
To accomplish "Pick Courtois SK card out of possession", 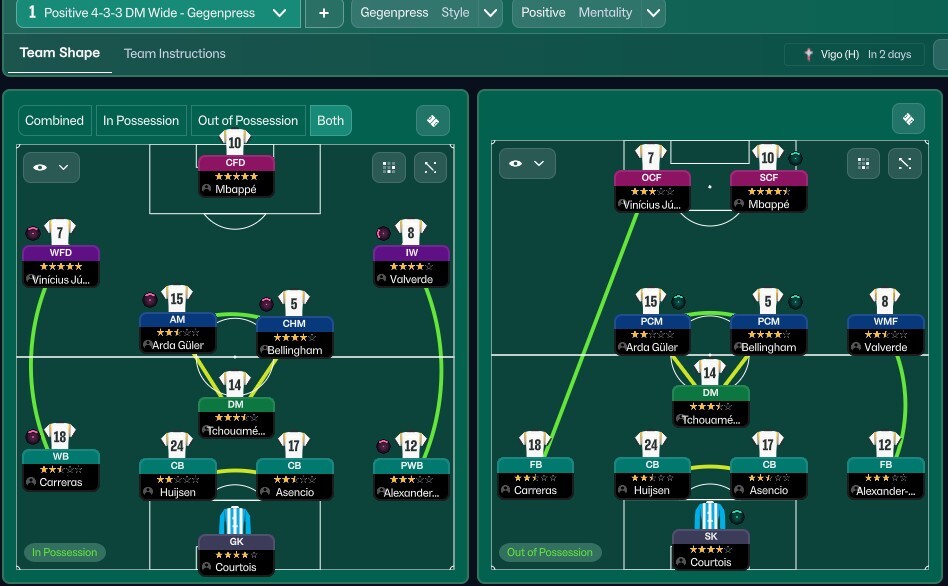I will point(710,549).
